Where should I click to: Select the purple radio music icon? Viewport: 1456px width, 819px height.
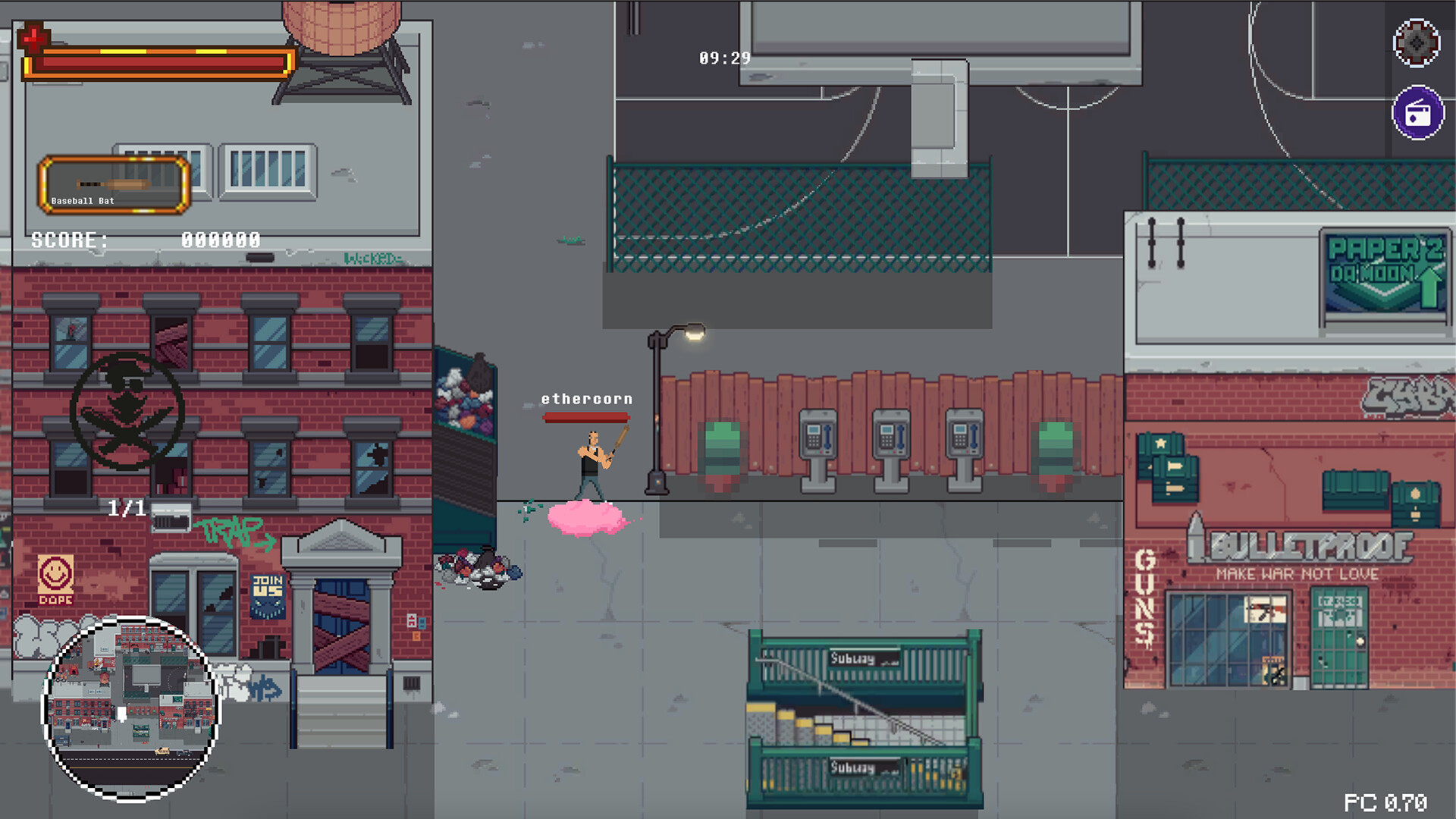(1417, 114)
